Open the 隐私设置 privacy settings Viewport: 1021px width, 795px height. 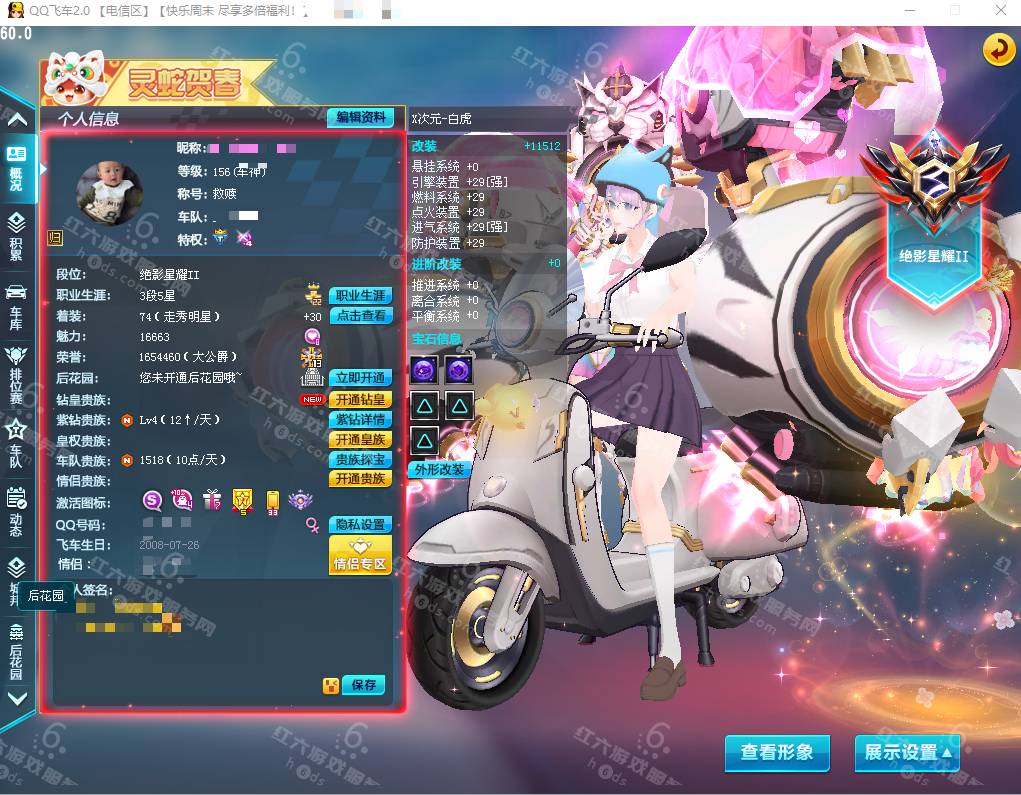360,525
